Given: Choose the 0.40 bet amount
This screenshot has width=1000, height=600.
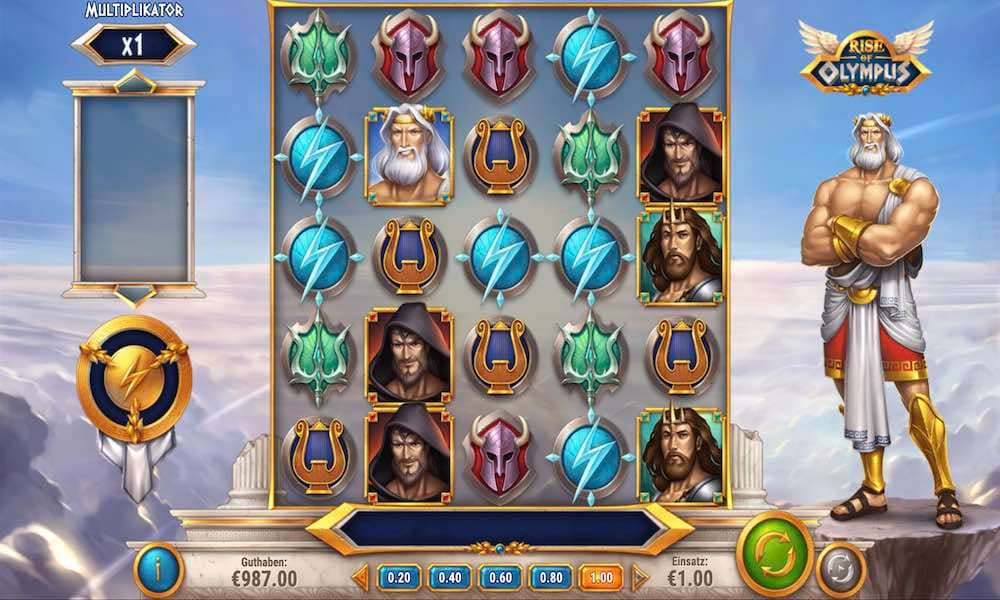Looking at the screenshot, I should 450,577.
